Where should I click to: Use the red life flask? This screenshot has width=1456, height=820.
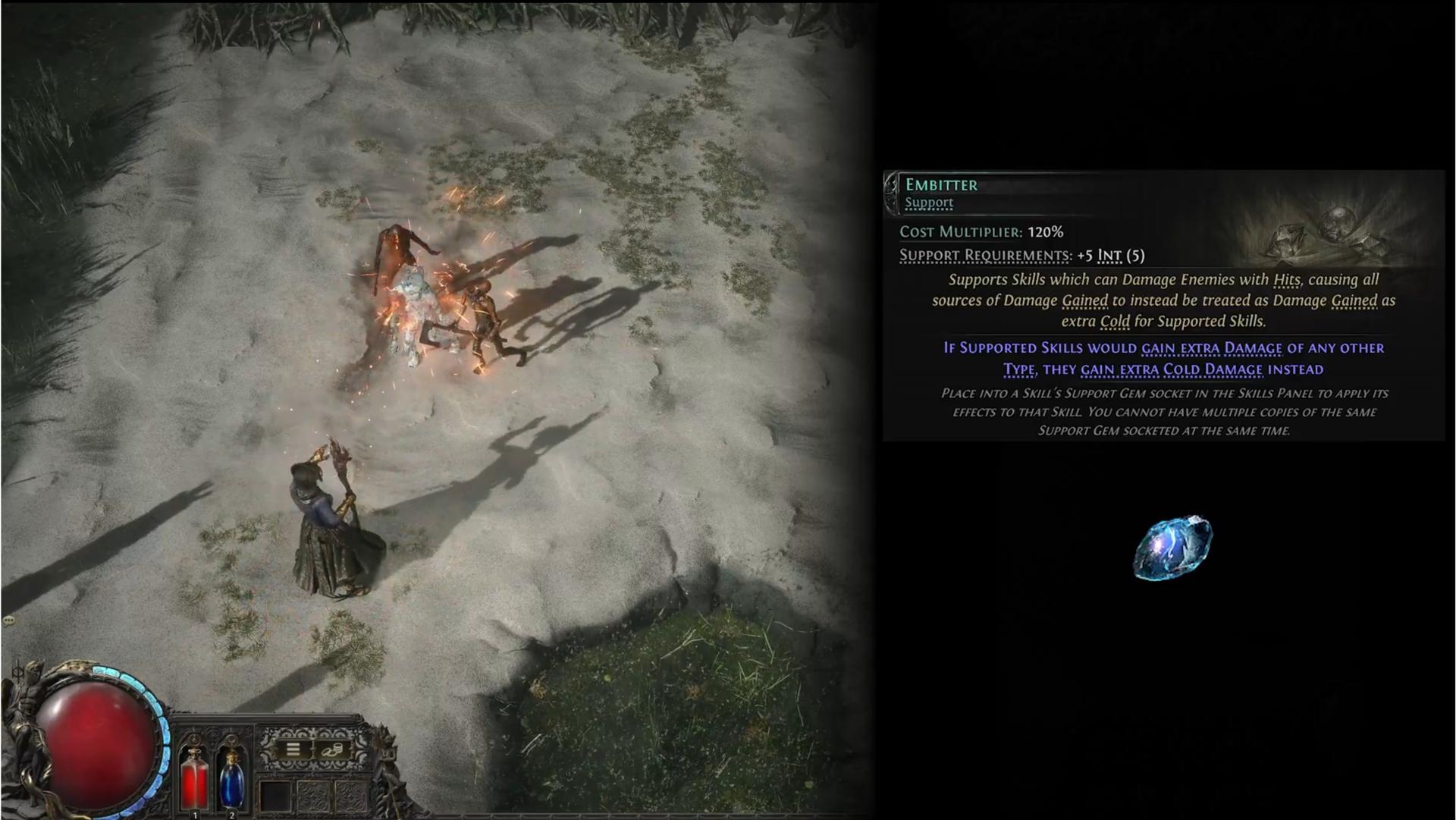(194, 778)
